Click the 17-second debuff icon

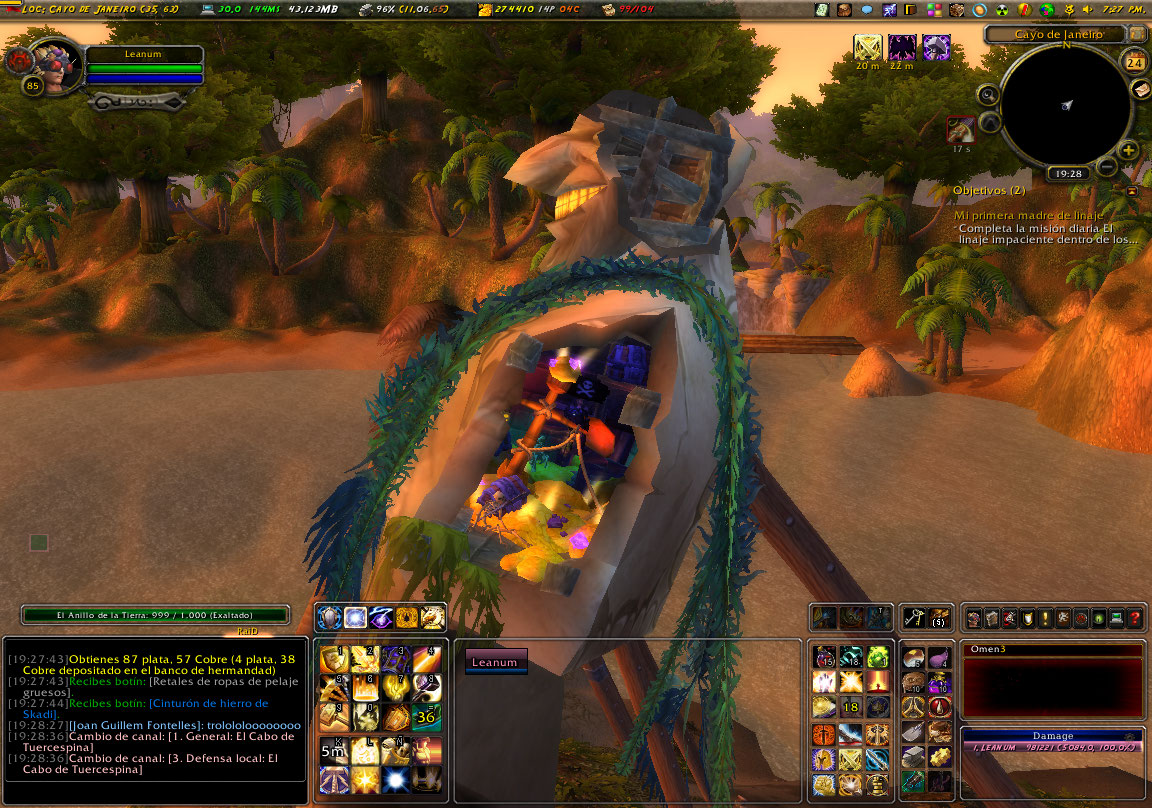[x=961, y=129]
